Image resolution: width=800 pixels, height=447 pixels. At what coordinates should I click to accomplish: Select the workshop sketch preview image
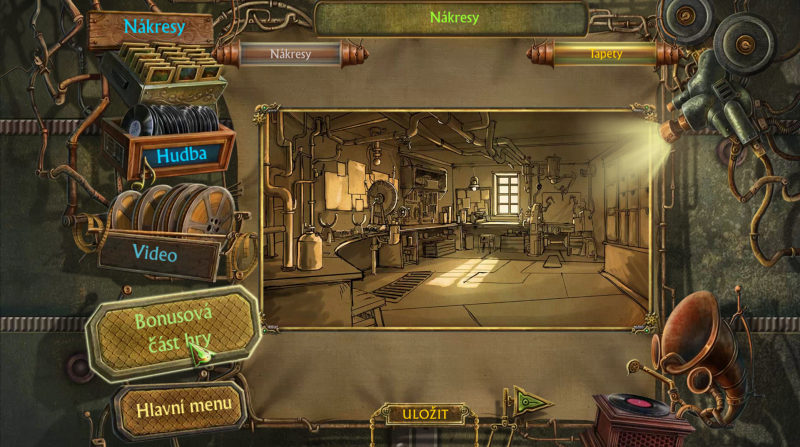[x=455, y=218]
